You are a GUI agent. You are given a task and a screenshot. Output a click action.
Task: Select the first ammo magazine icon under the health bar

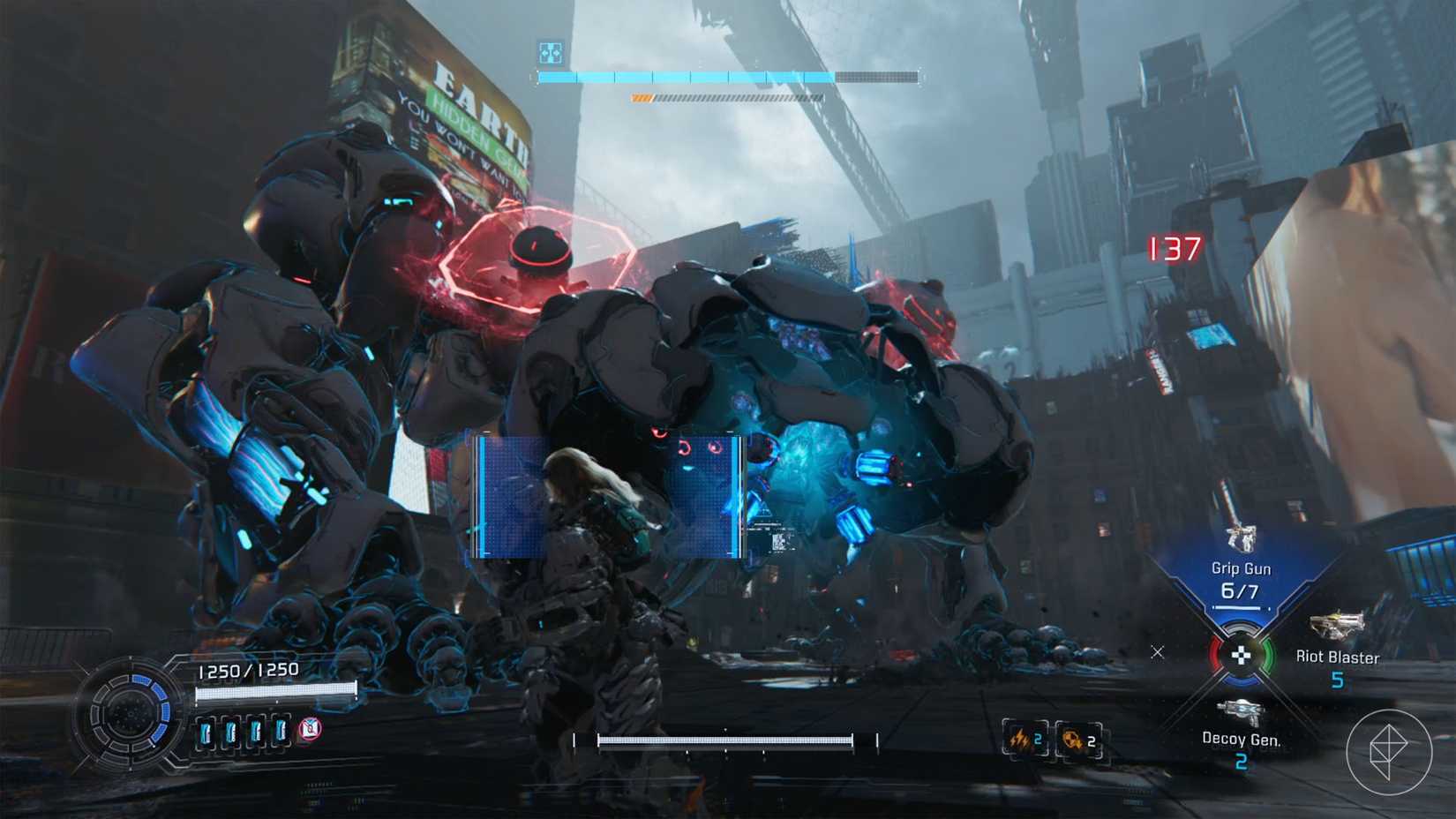pos(204,732)
